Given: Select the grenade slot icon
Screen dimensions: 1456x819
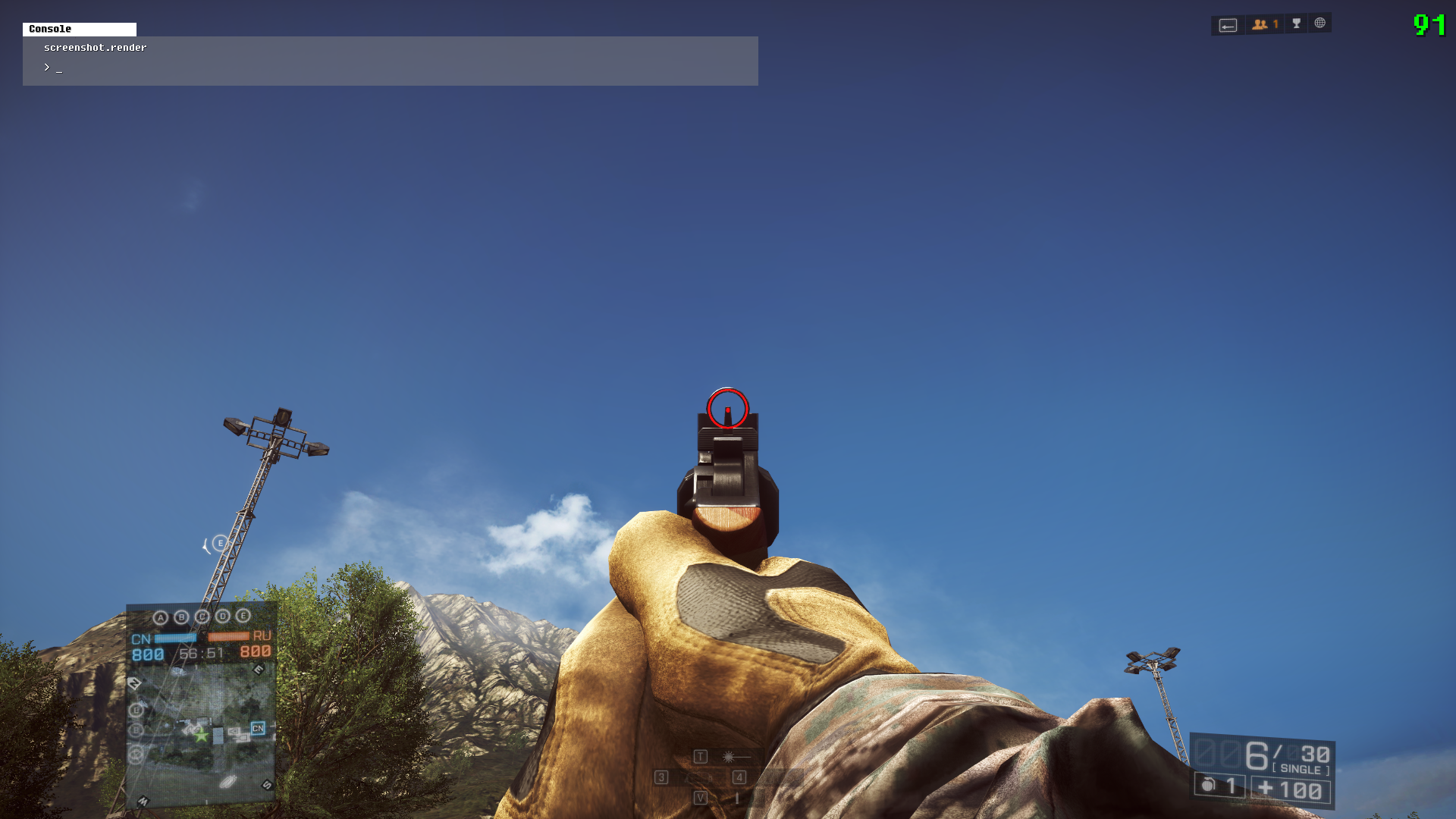Looking at the screenshot, I should [x=1209, y=785].
